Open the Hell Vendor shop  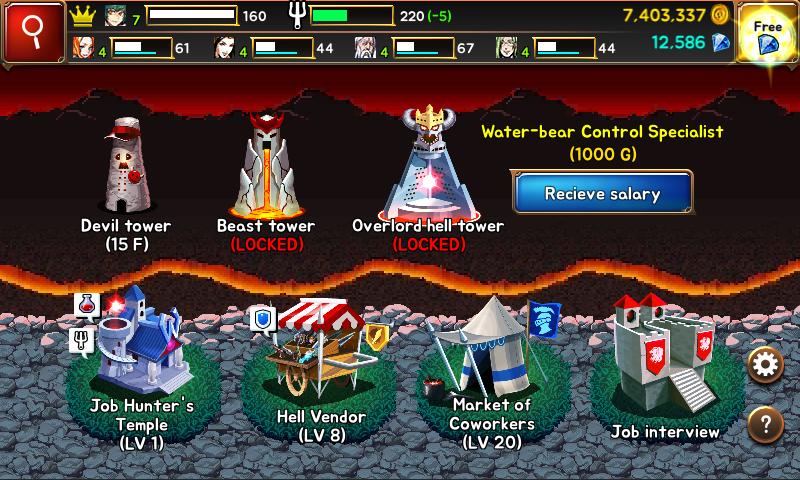[x=320, y=350]
